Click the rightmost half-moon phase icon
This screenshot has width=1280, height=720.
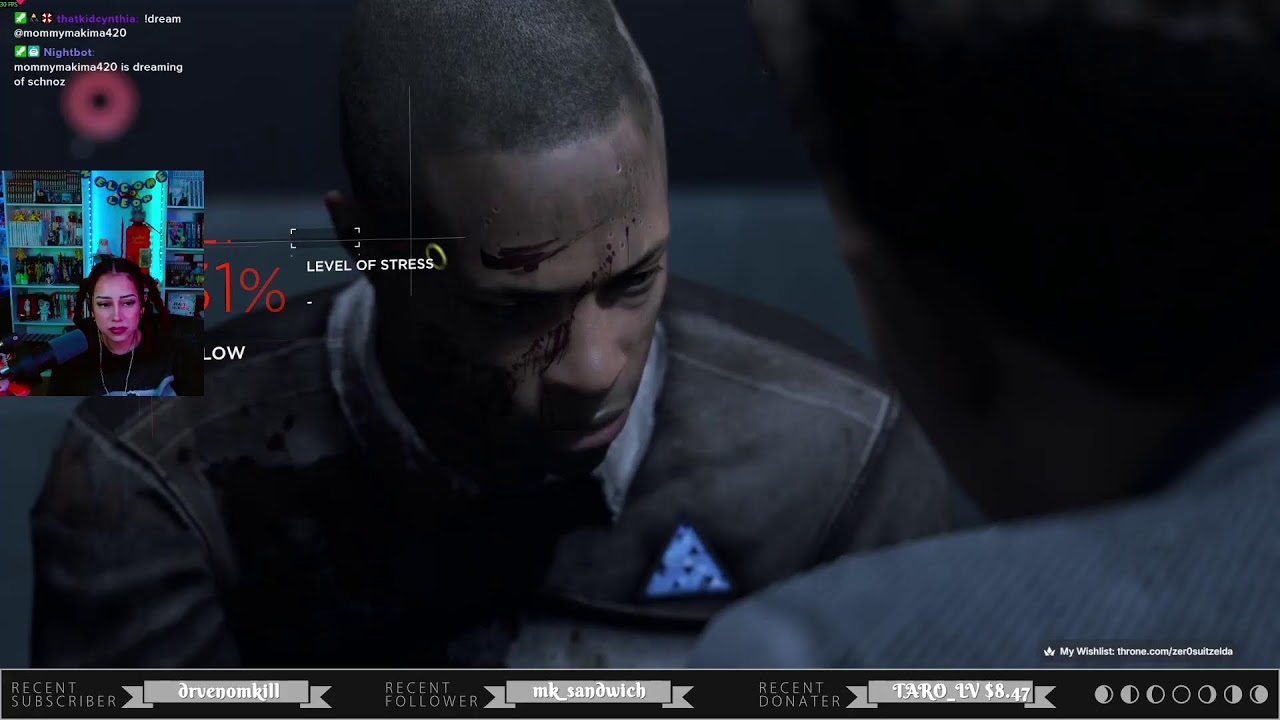tap(1233, 694)
